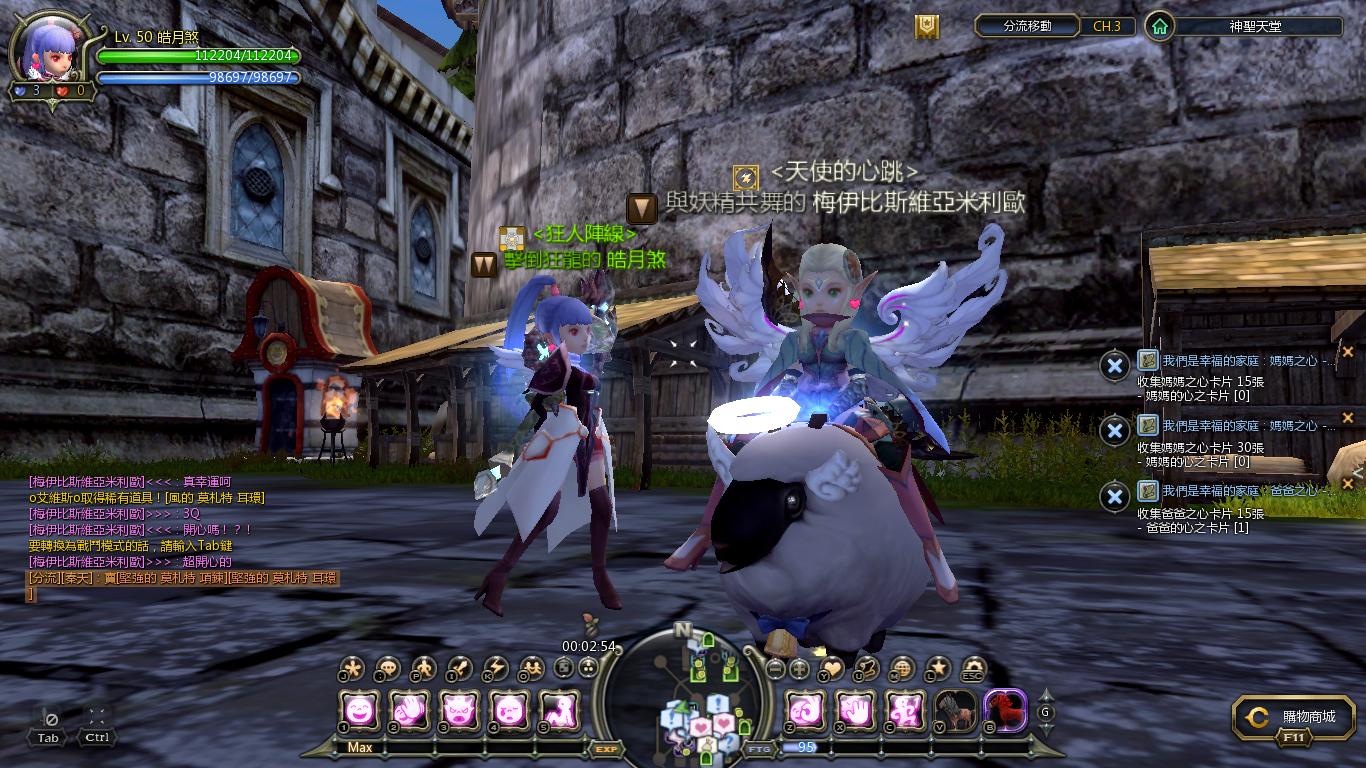This screenshot has width=1366, height=768.
Task: Open the gold banner icon at top
Action: click(x=927, y=27)
